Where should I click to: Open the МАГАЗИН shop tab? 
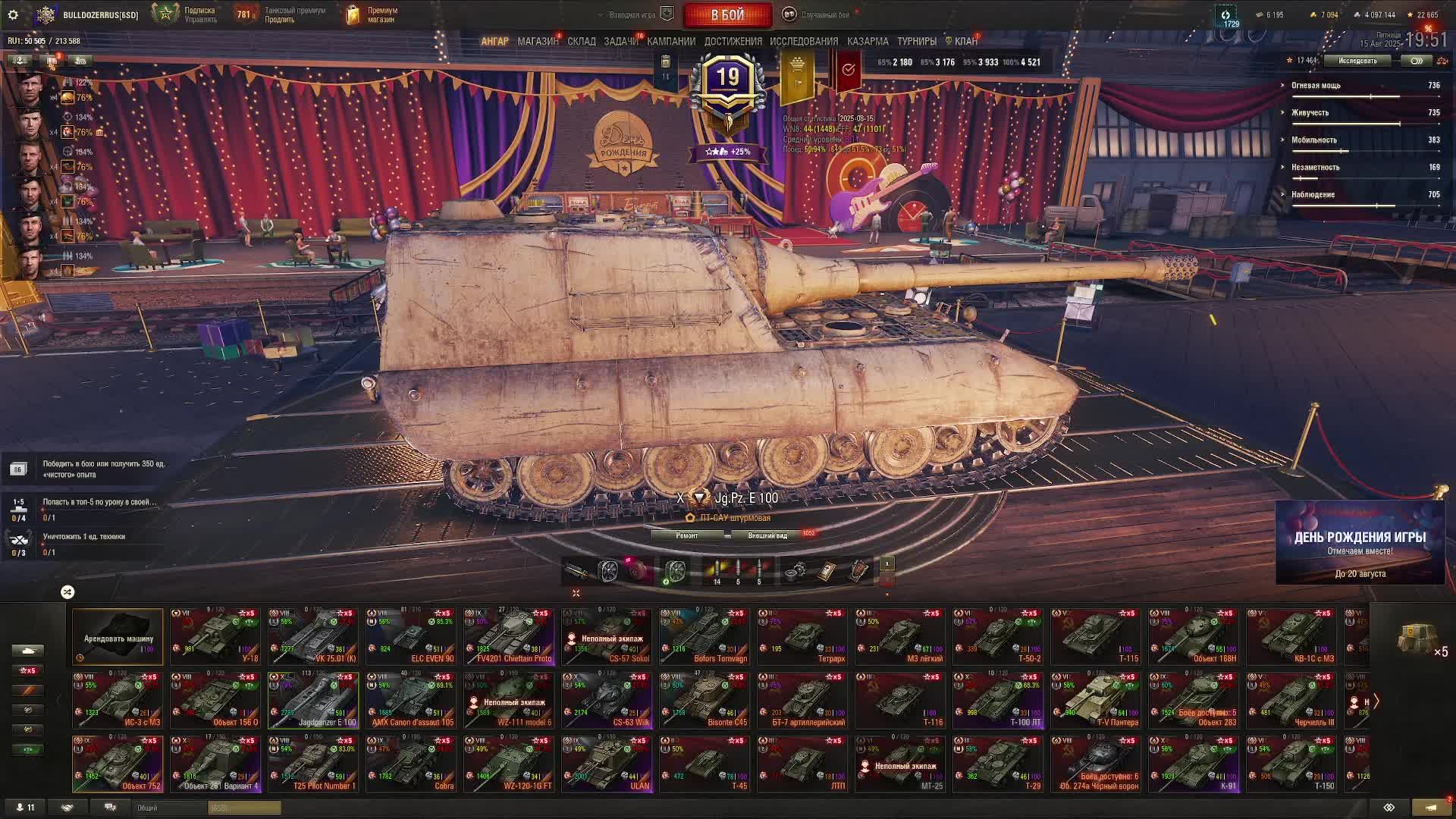pos(538,42)
